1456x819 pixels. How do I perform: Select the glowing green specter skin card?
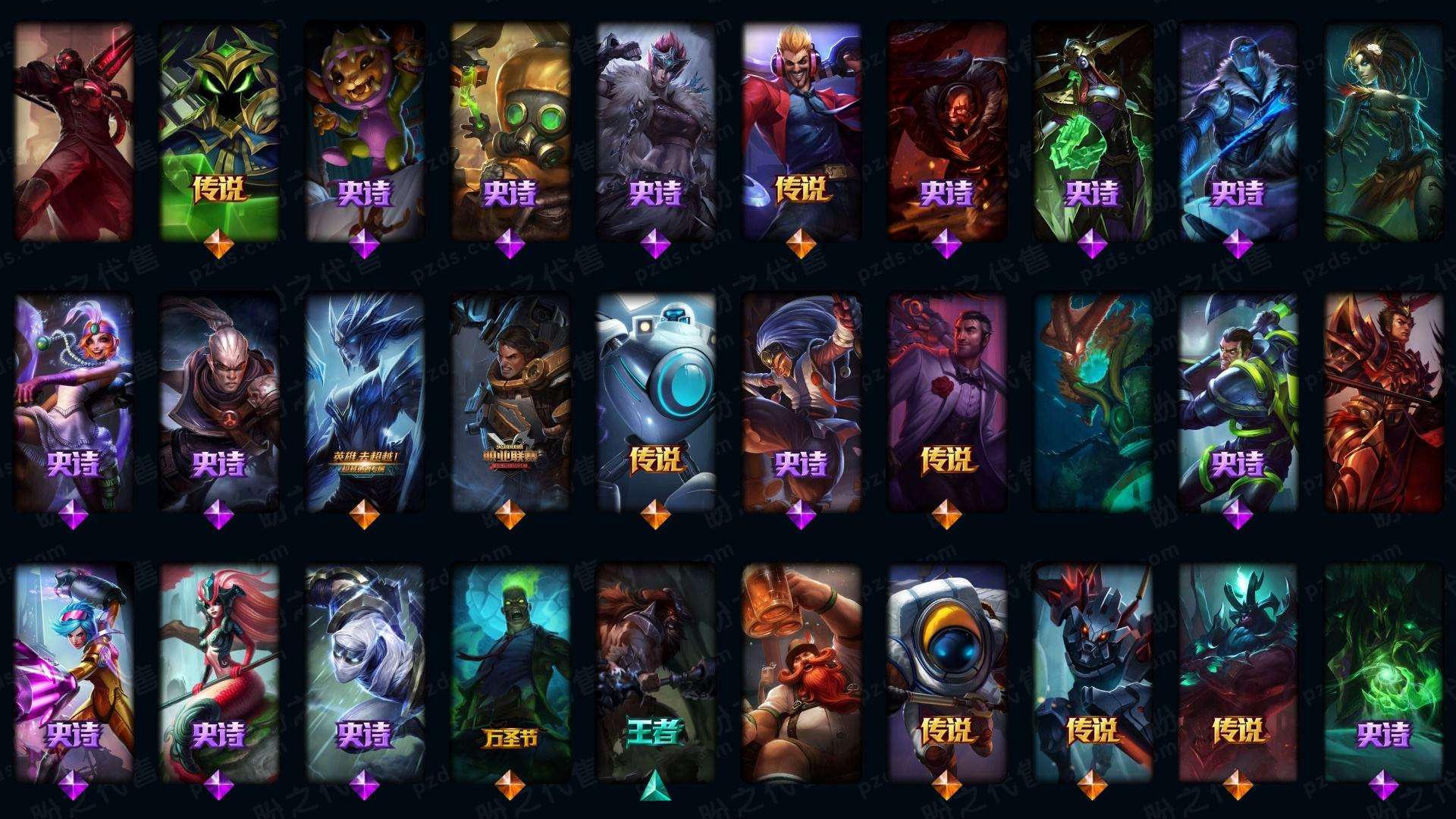[1383, 672]
